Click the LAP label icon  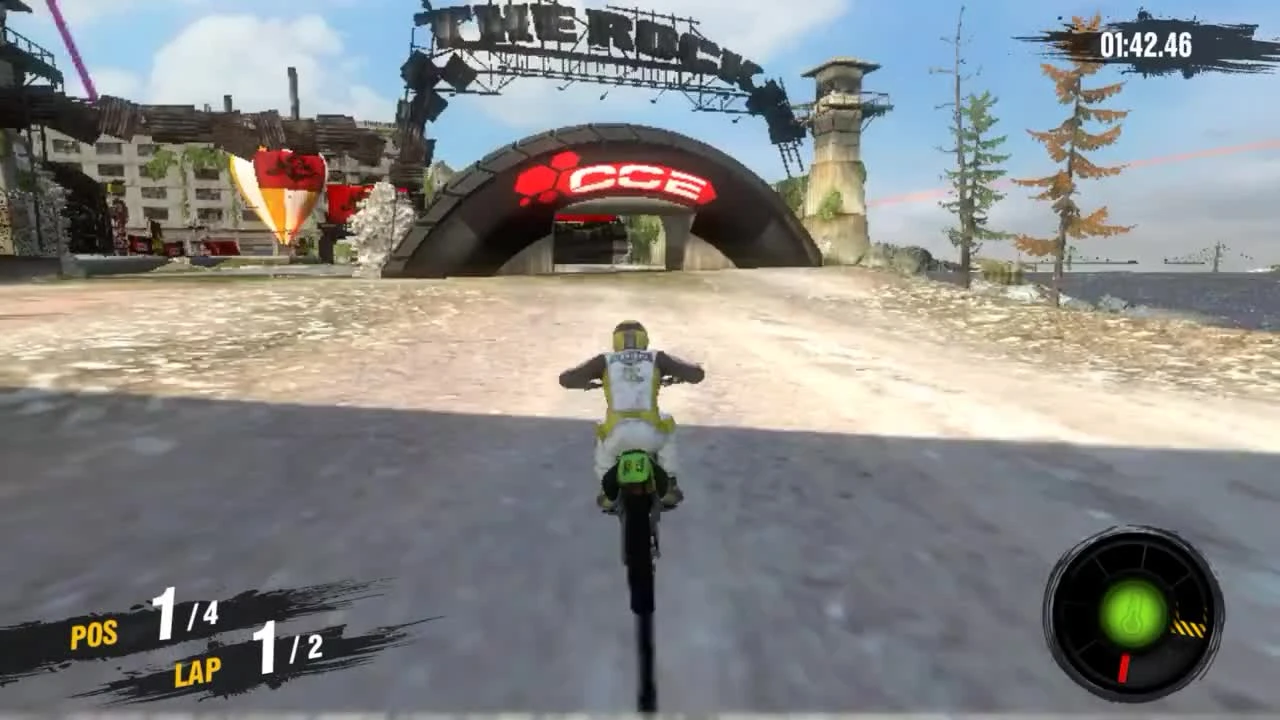click(x=198, y=673)
